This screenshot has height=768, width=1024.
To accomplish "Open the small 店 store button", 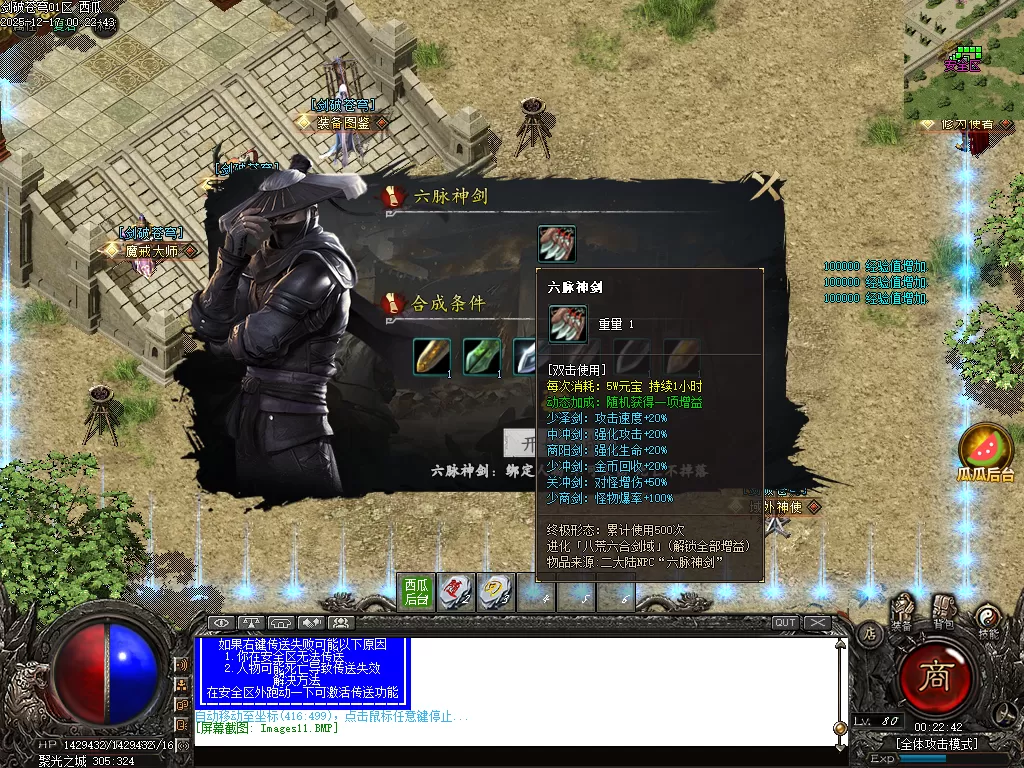I will click(x=869, y=633).
